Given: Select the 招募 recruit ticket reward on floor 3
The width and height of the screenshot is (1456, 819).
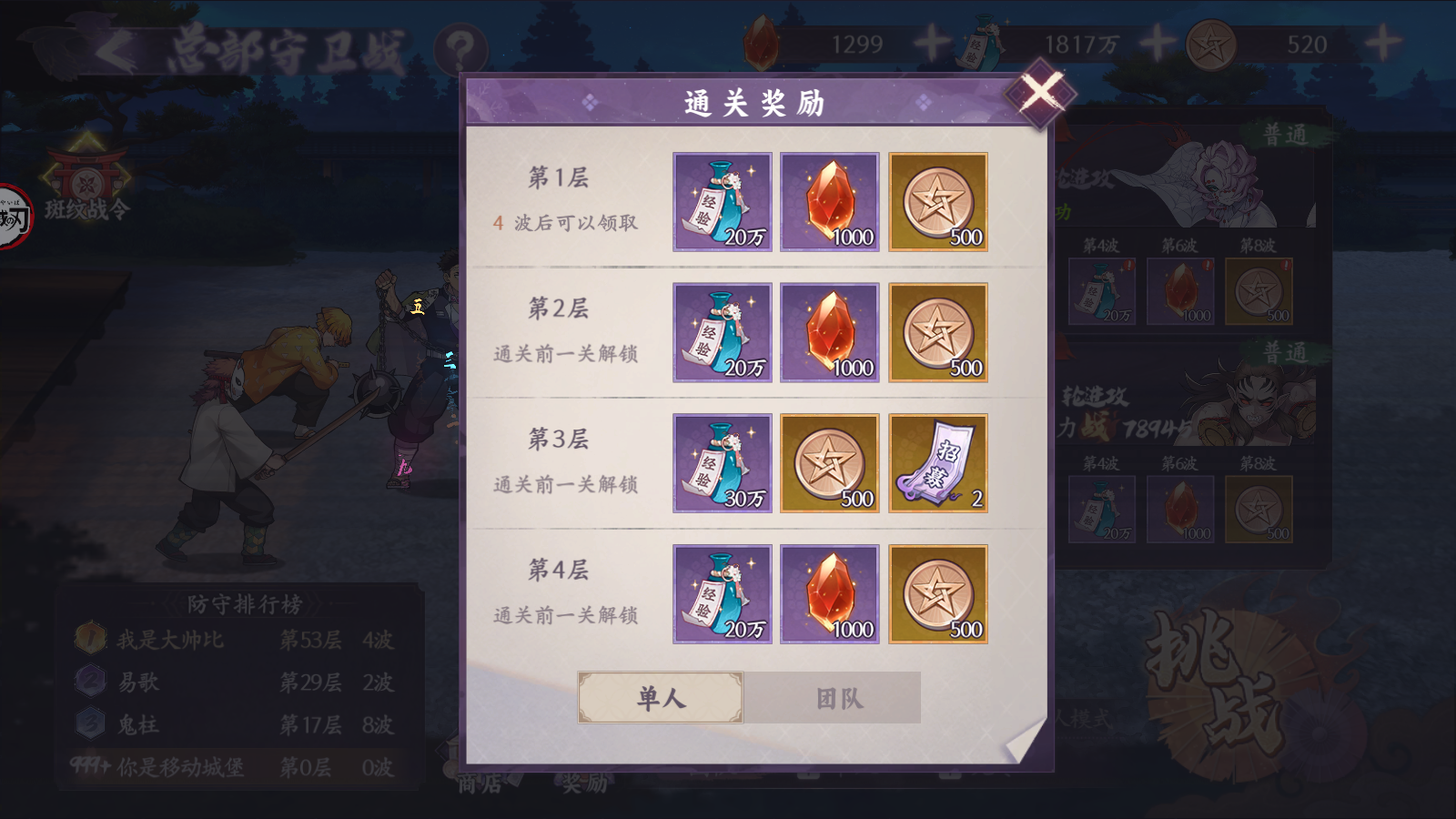Looking at the screenshot, I should click(937, 463).
